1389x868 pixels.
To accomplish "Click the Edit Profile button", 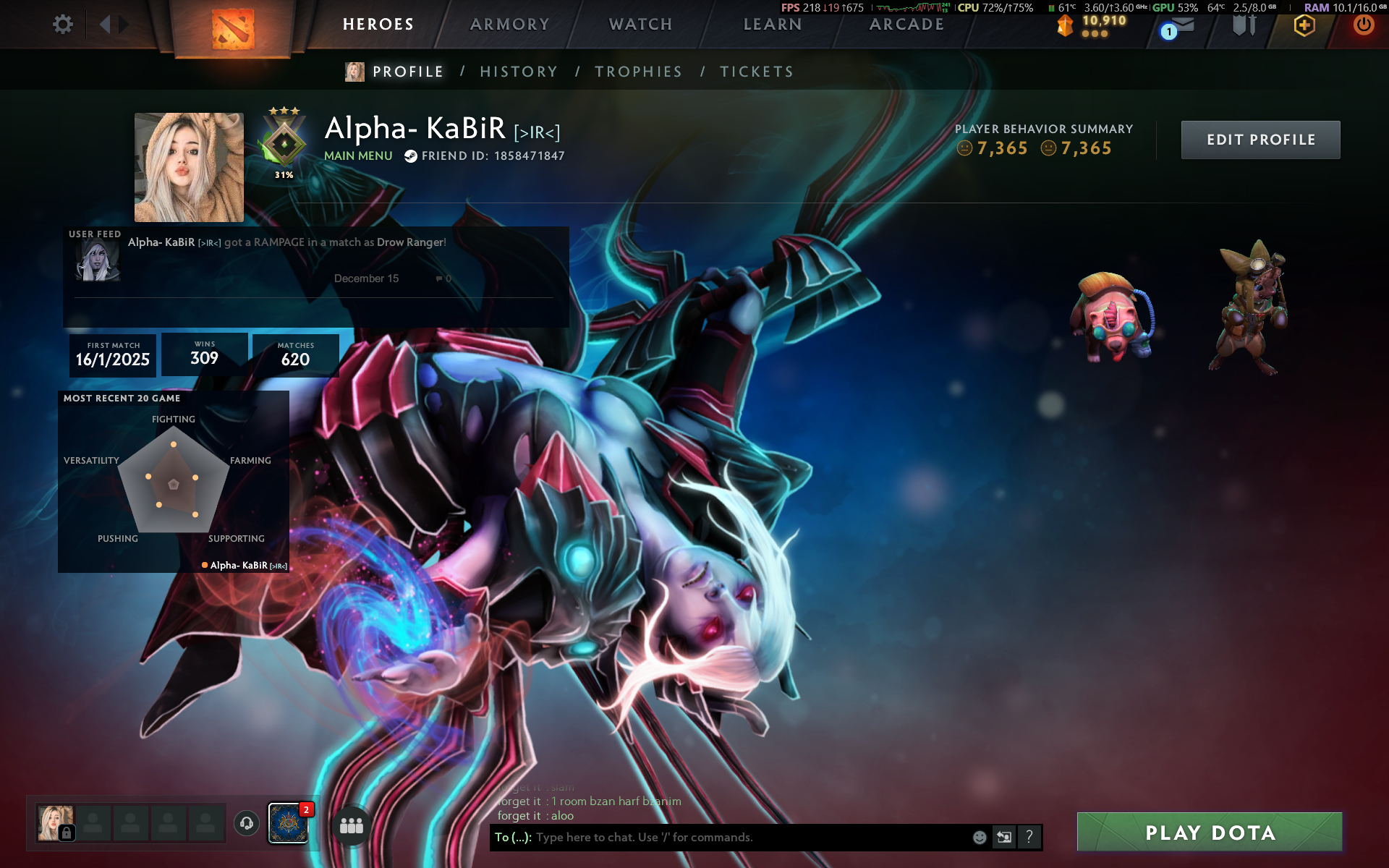I will (1260, 140).
